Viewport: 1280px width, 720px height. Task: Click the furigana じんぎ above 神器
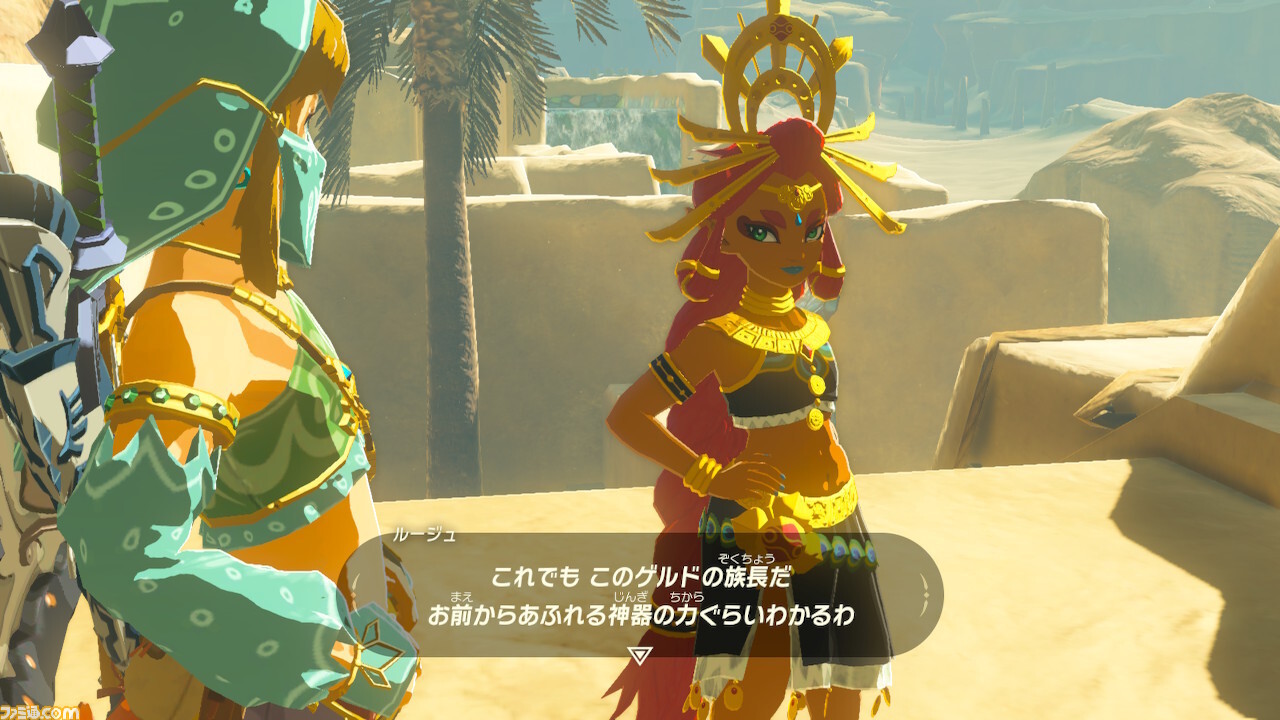click(627, 596)
